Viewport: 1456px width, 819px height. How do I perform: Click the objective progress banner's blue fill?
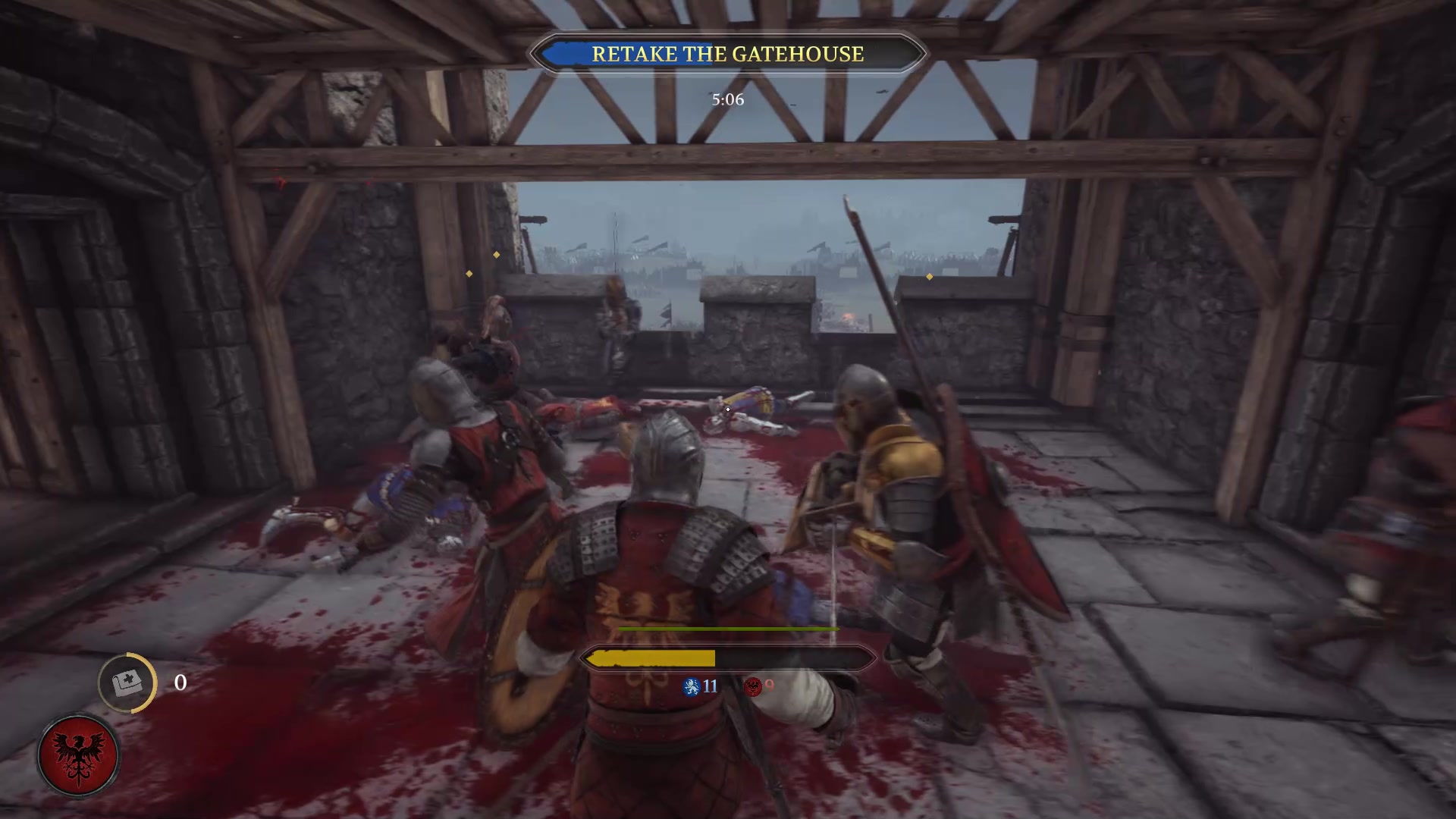[565, 54]
